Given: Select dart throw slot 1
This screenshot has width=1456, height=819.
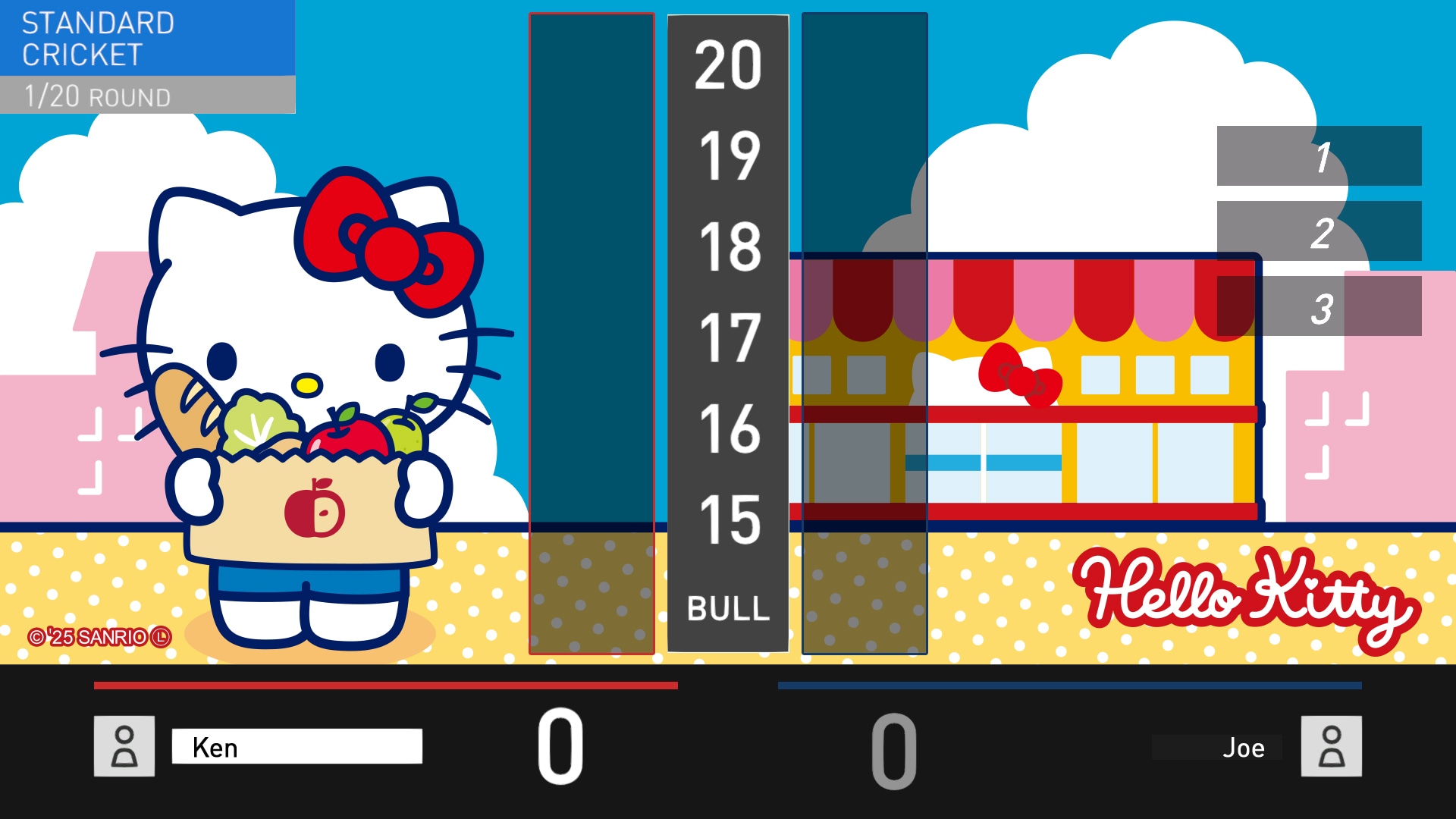Looking at the screenshot, I should click(x=1319, y=156).
